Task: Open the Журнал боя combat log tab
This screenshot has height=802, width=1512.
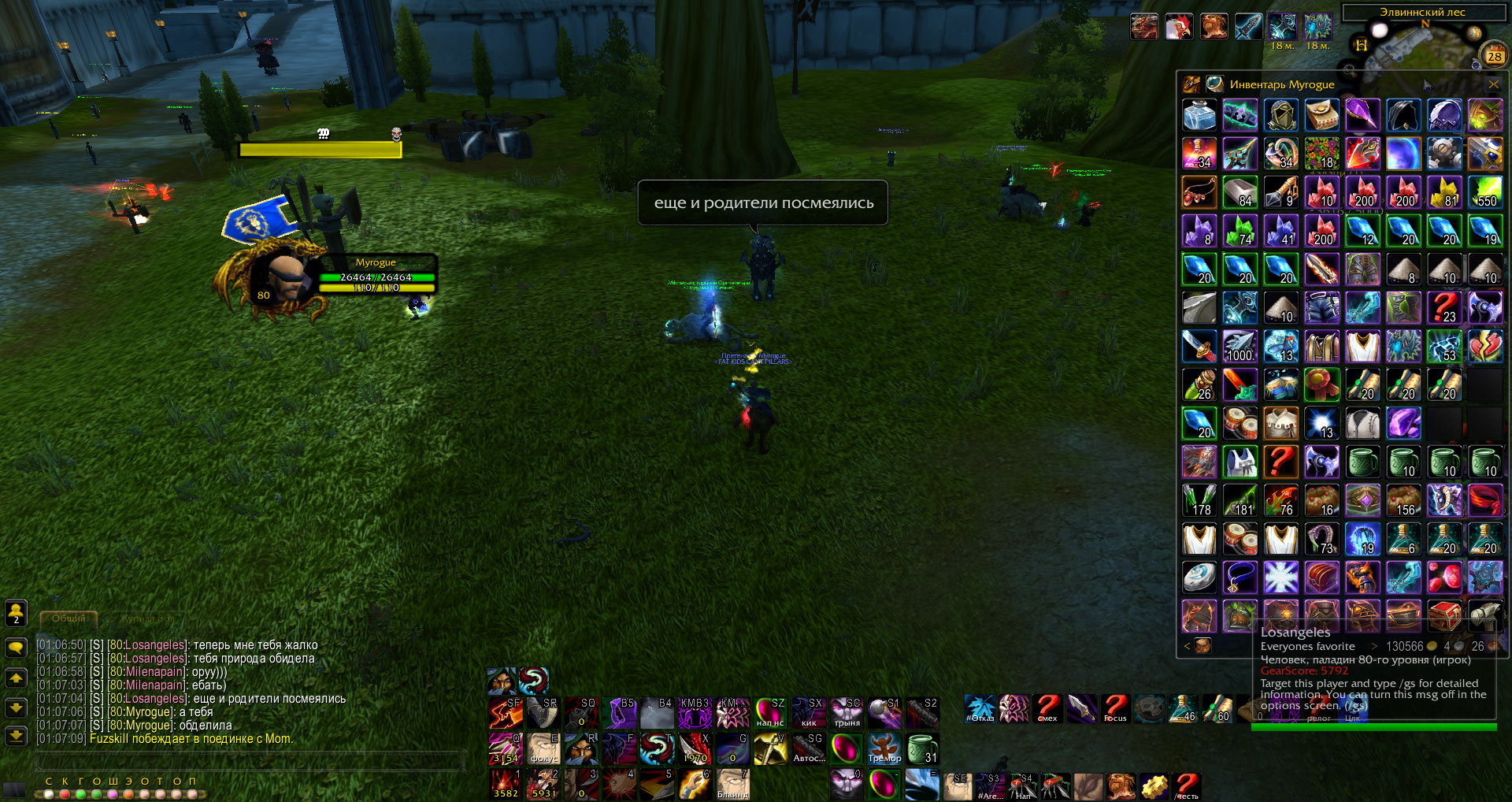Action: click(x=147, y=619)
